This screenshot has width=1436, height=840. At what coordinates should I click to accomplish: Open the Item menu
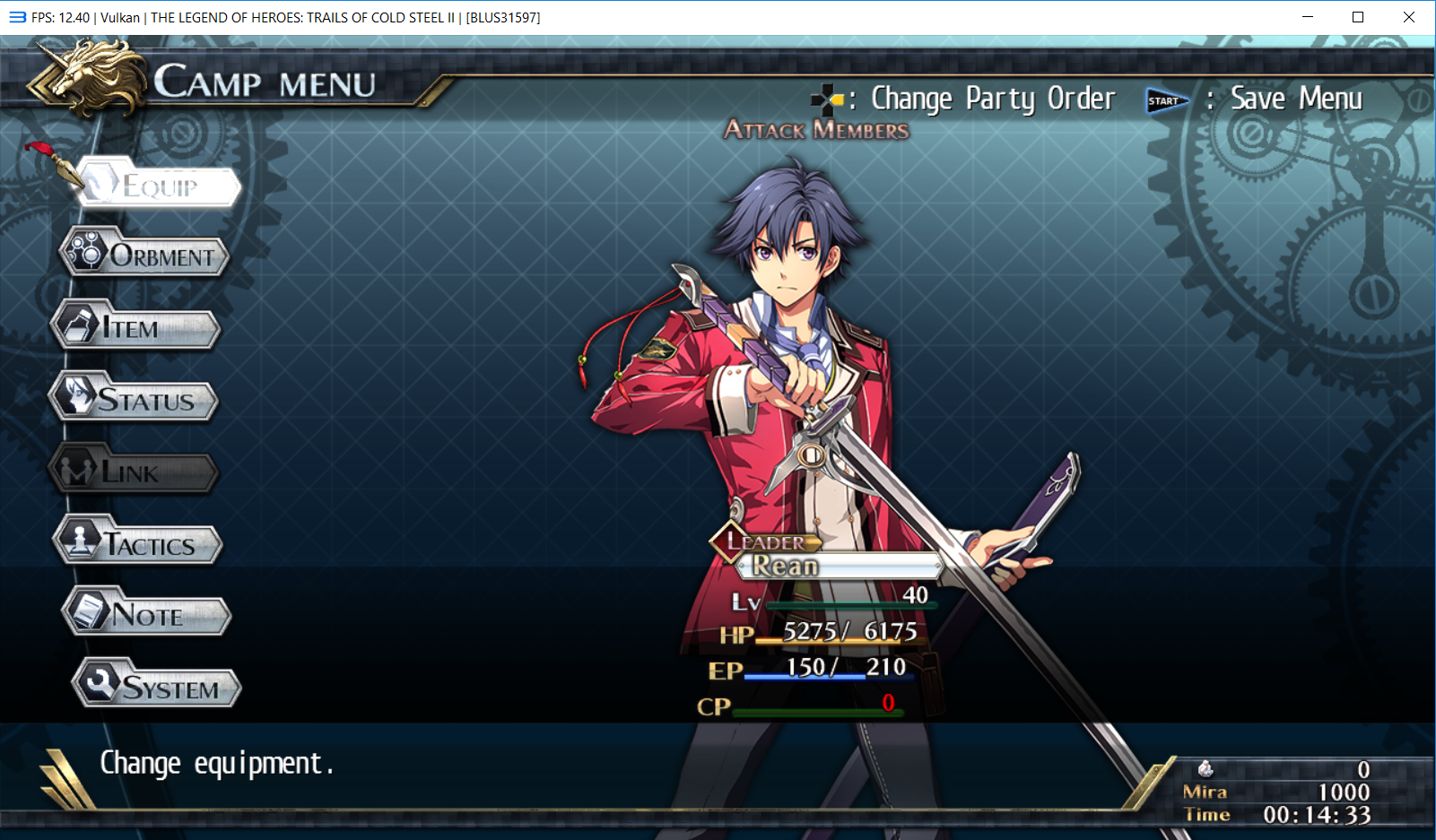coord(136,328)
